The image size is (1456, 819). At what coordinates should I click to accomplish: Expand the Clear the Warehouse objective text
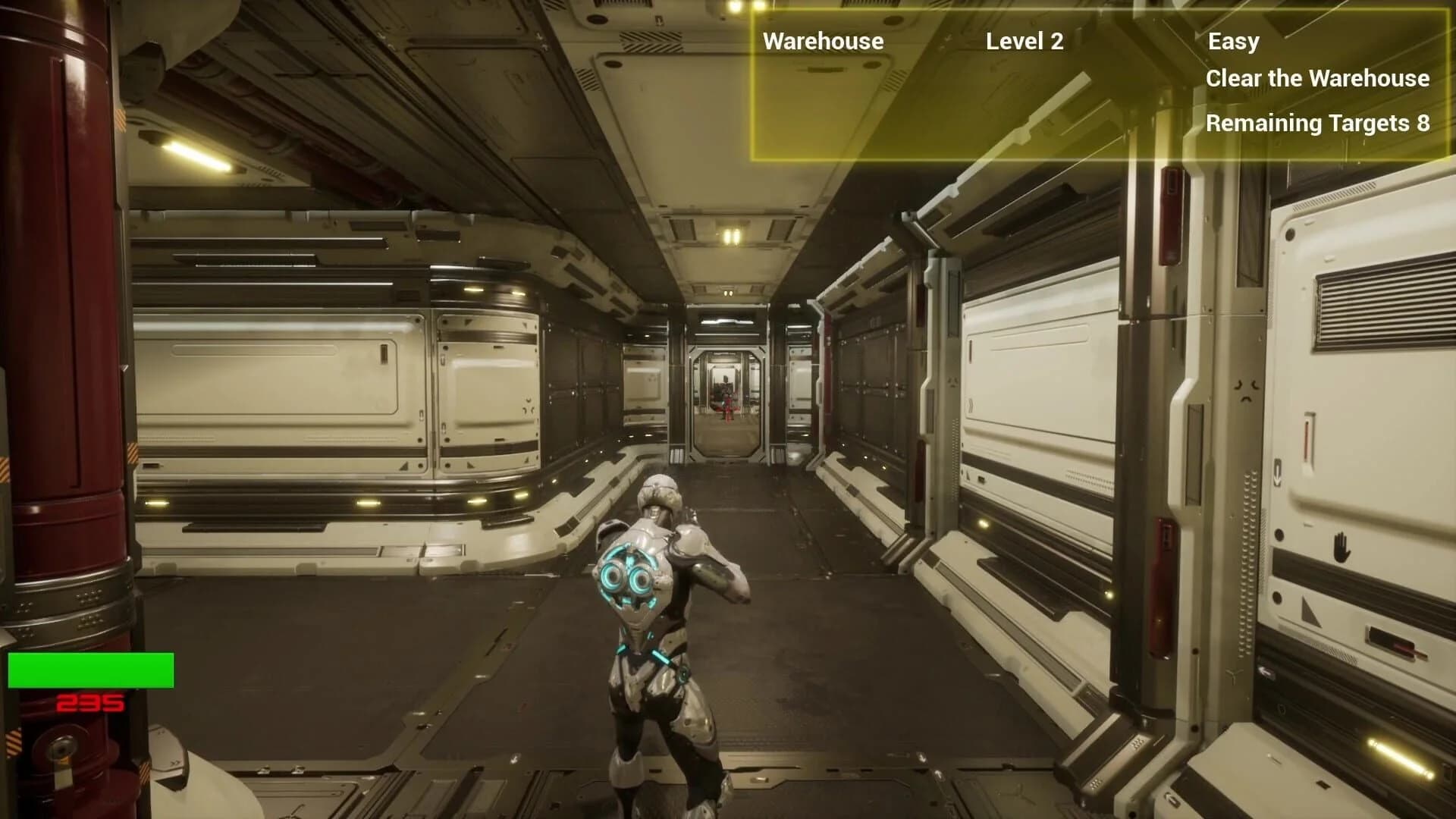1319,79
